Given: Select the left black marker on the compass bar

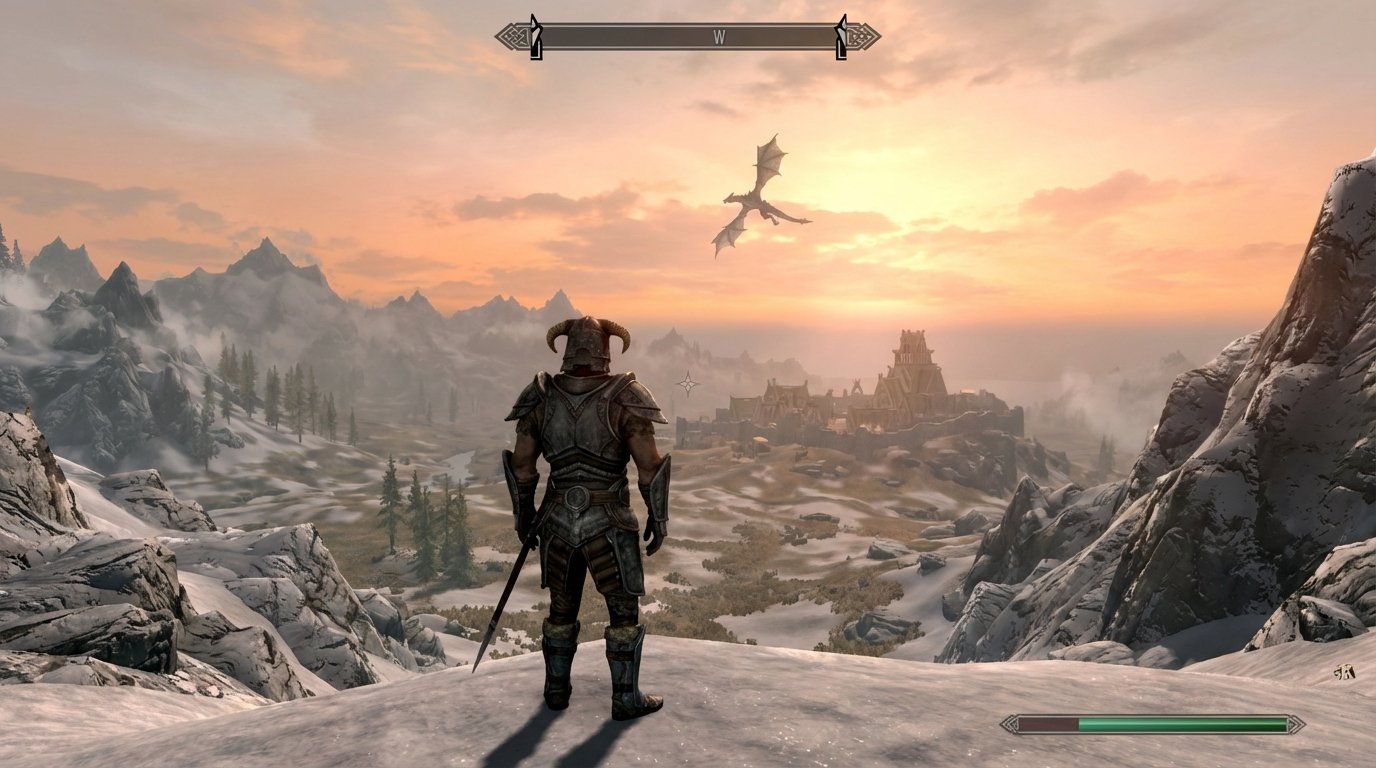Looking at the screenshot, I should pos(535,33).
